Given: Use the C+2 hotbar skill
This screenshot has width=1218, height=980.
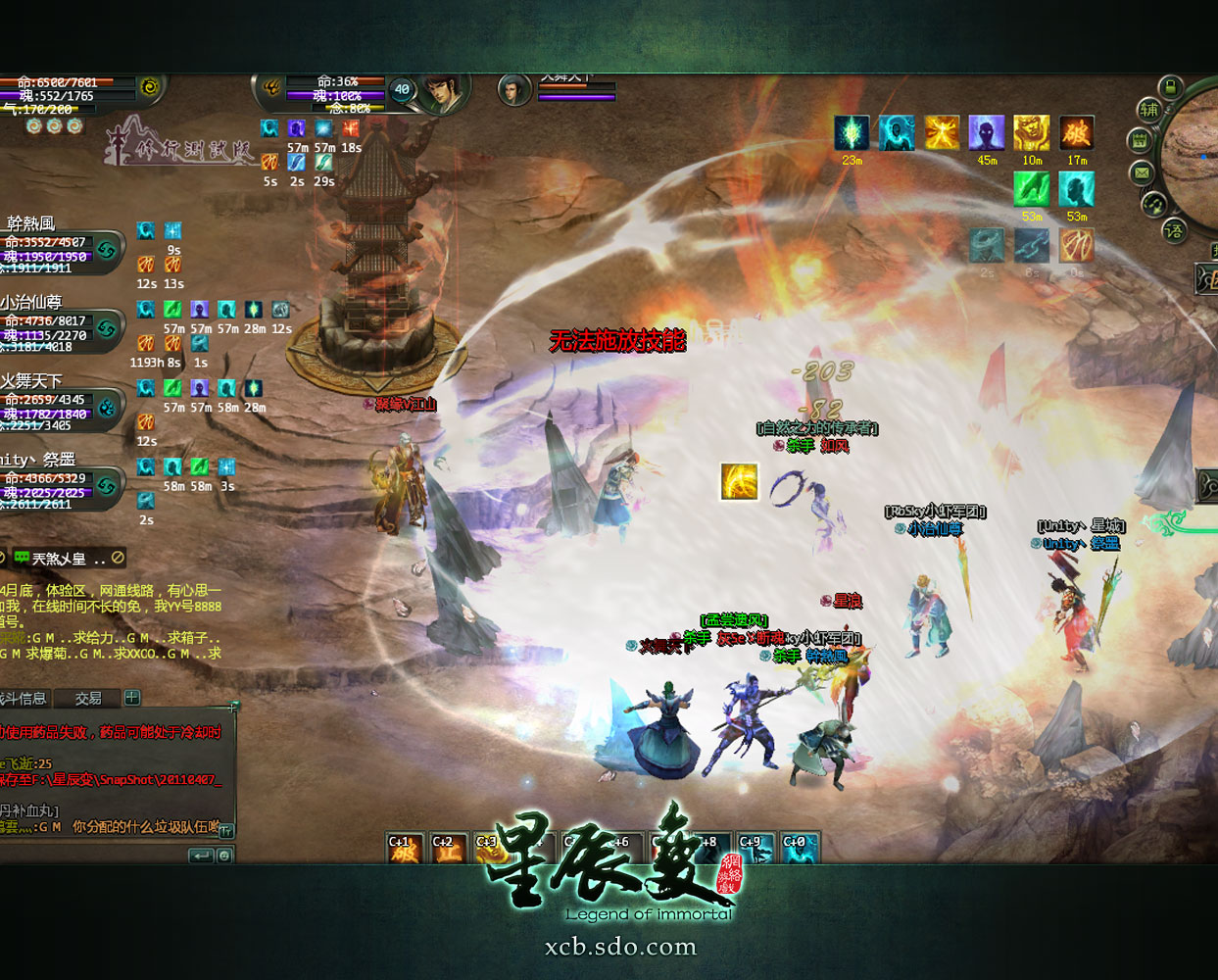Looking at the screenshot, I should click(447, 849).
